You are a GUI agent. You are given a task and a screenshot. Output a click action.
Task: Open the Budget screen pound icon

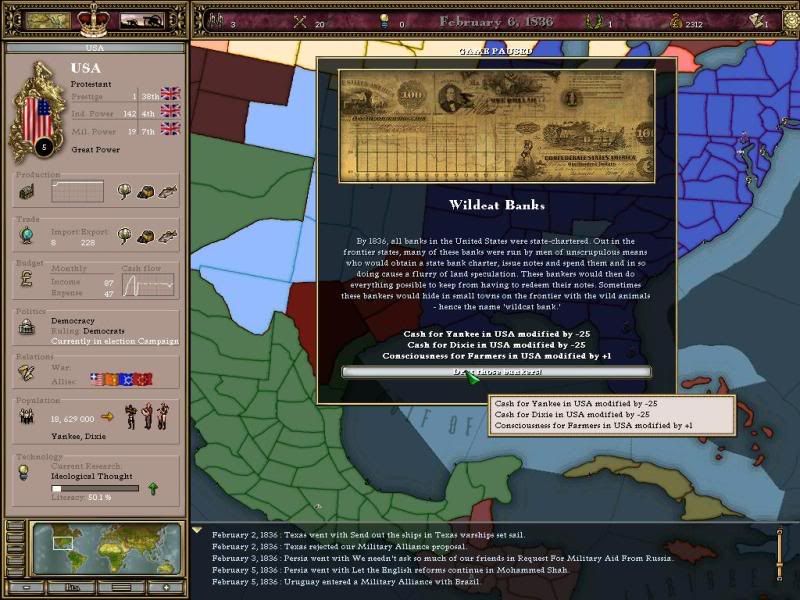(x=26, y=283)
